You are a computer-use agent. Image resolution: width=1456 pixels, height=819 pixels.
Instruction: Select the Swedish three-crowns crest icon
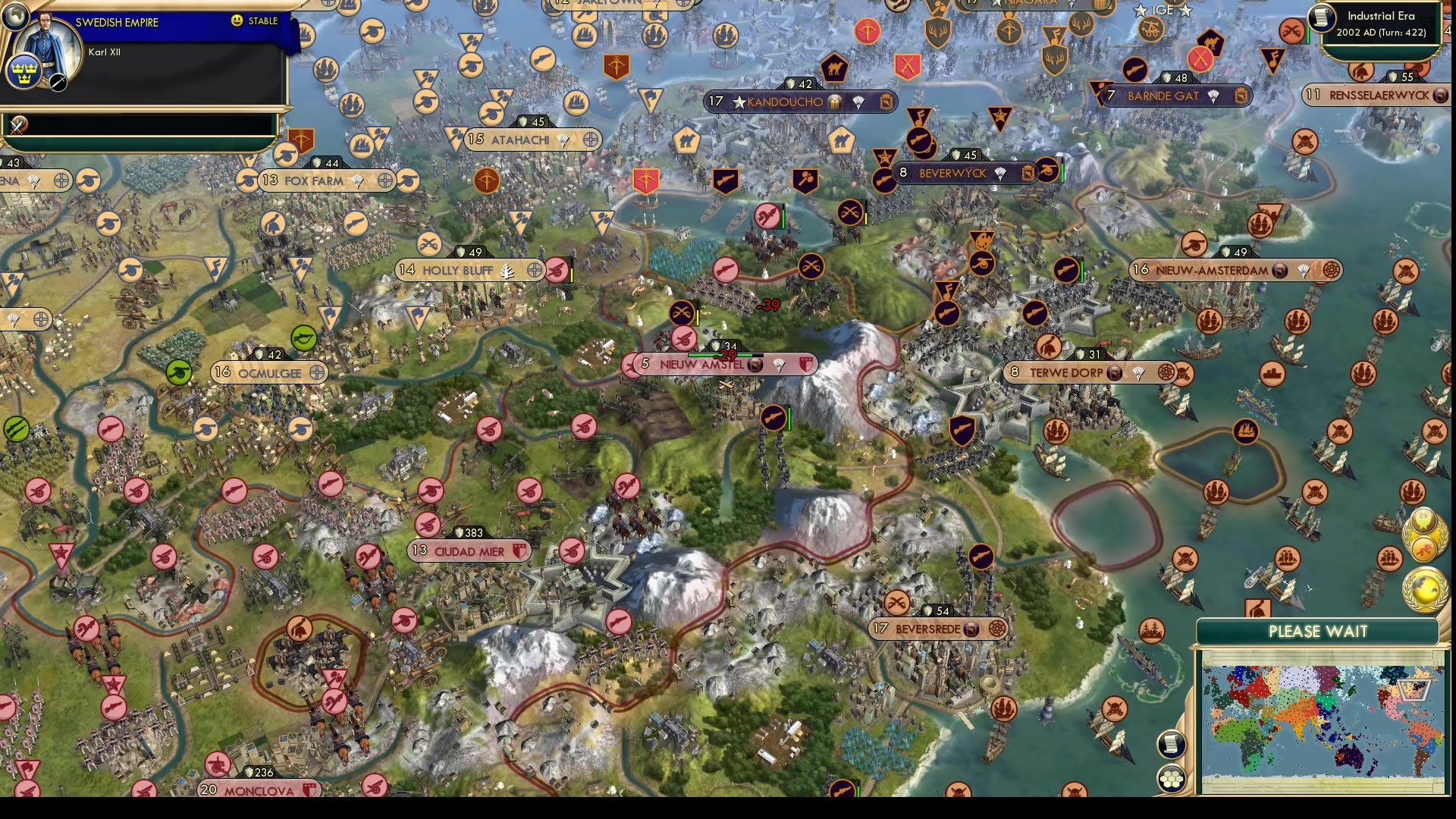tap(25, 73)
